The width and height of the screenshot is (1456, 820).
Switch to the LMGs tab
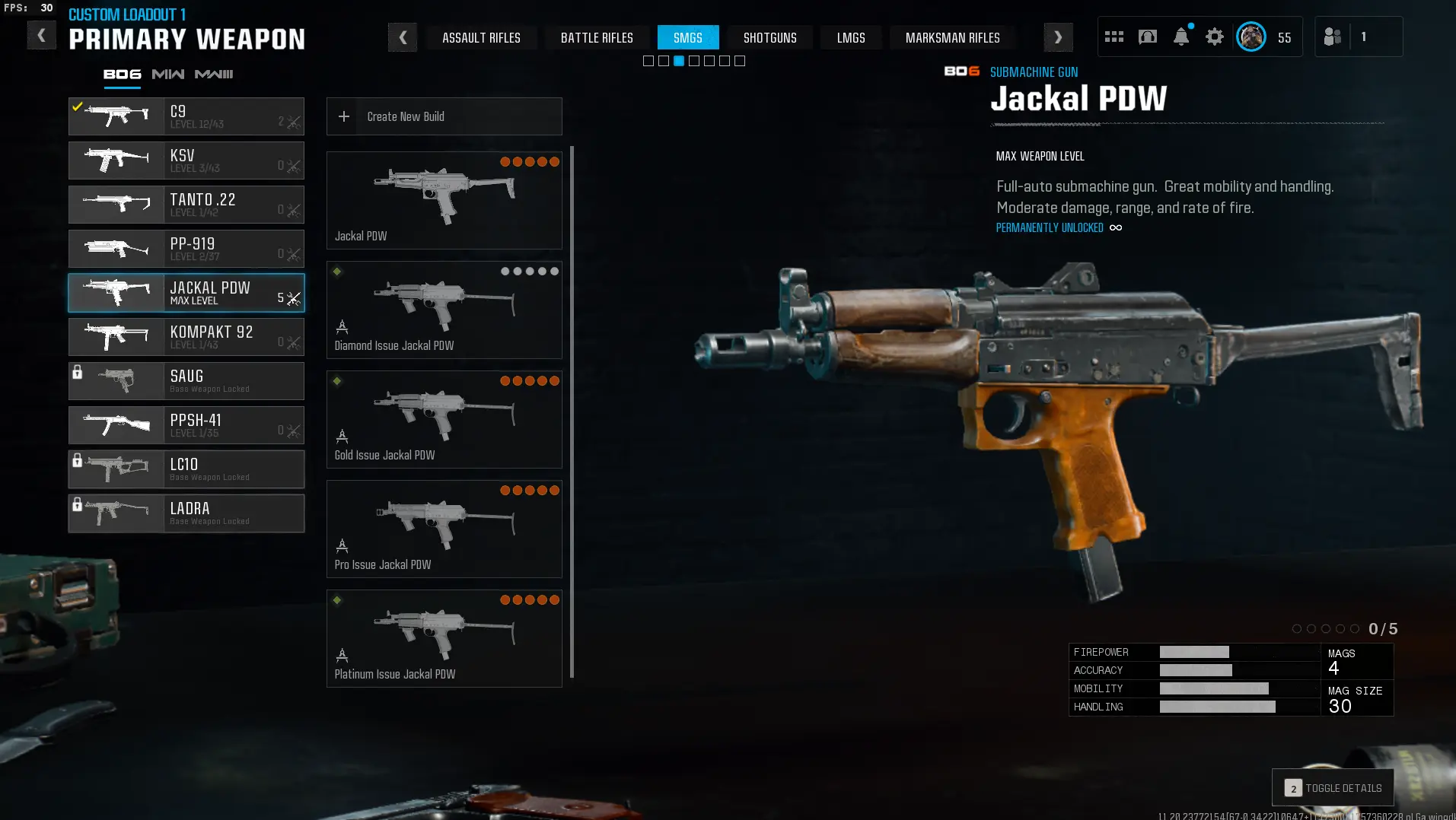click(851, 37)
